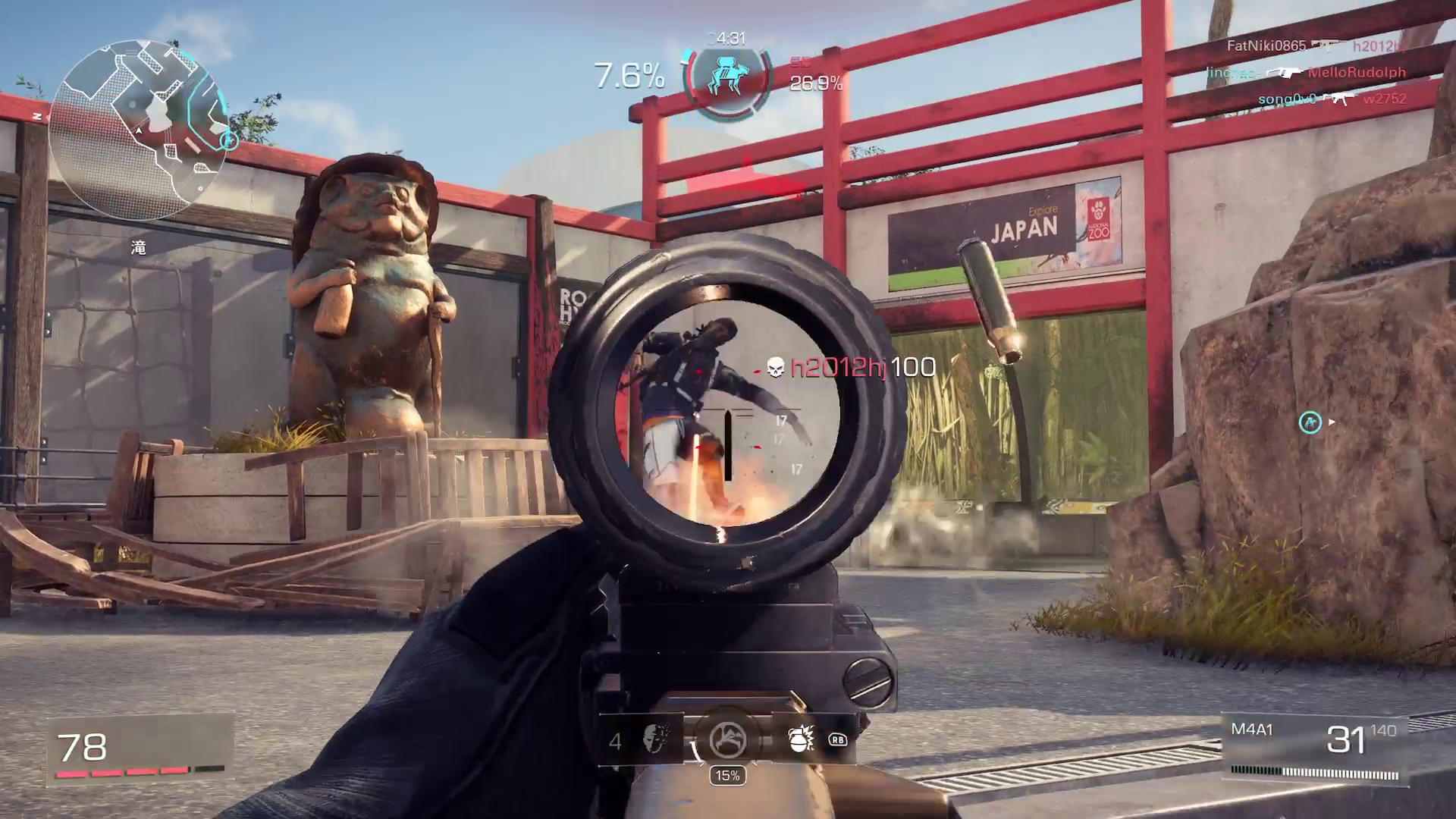
Task: Activate the mountain ultra ability icon
Action: pos(727,739)
